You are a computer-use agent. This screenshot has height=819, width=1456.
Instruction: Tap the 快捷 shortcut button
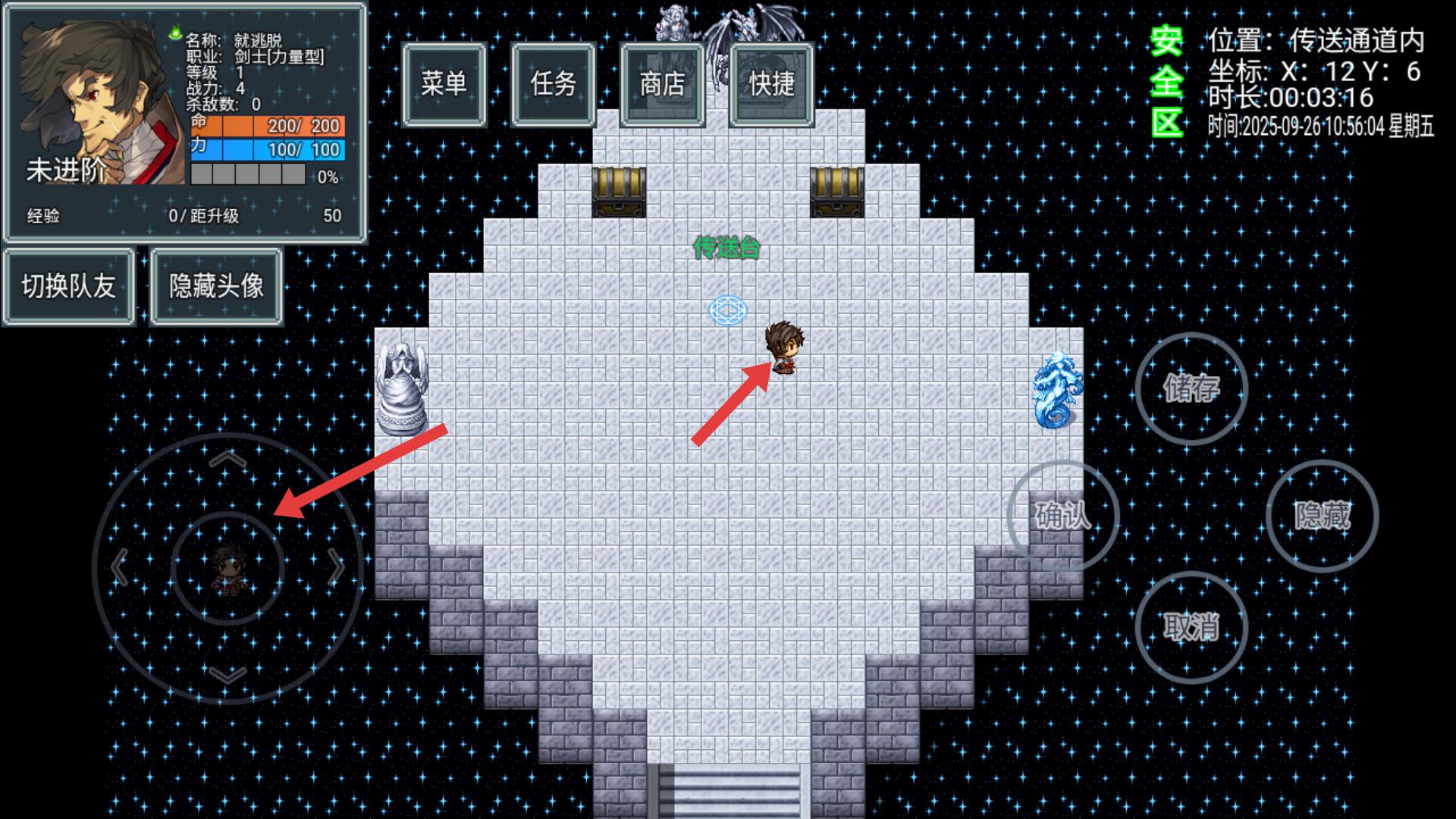771,84
